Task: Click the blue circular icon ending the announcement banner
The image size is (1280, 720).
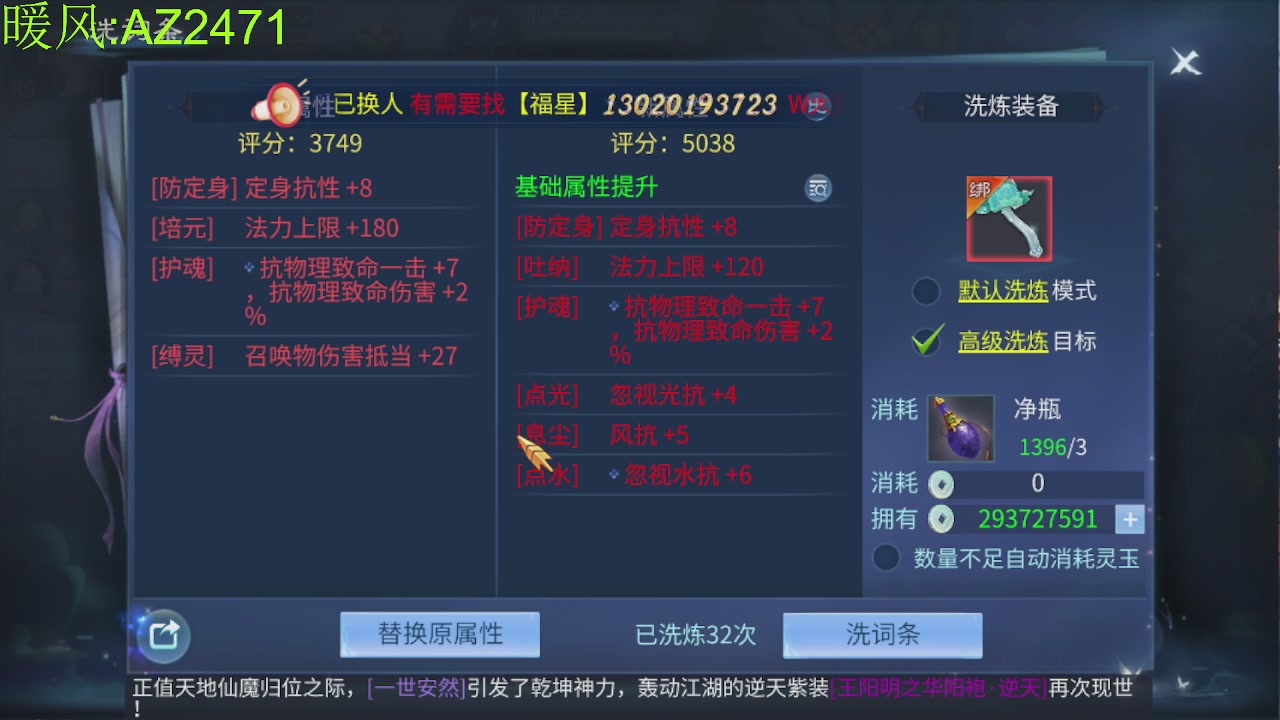Action: [817, 106]
